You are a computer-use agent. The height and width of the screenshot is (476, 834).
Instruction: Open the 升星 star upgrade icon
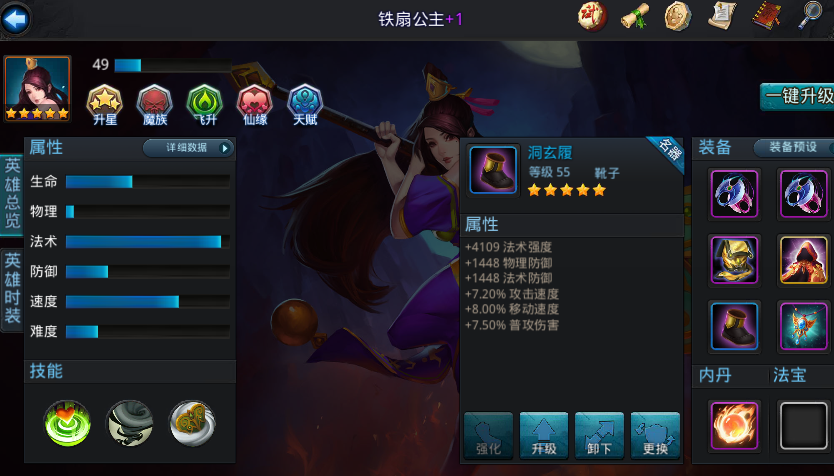click(105, 103)
